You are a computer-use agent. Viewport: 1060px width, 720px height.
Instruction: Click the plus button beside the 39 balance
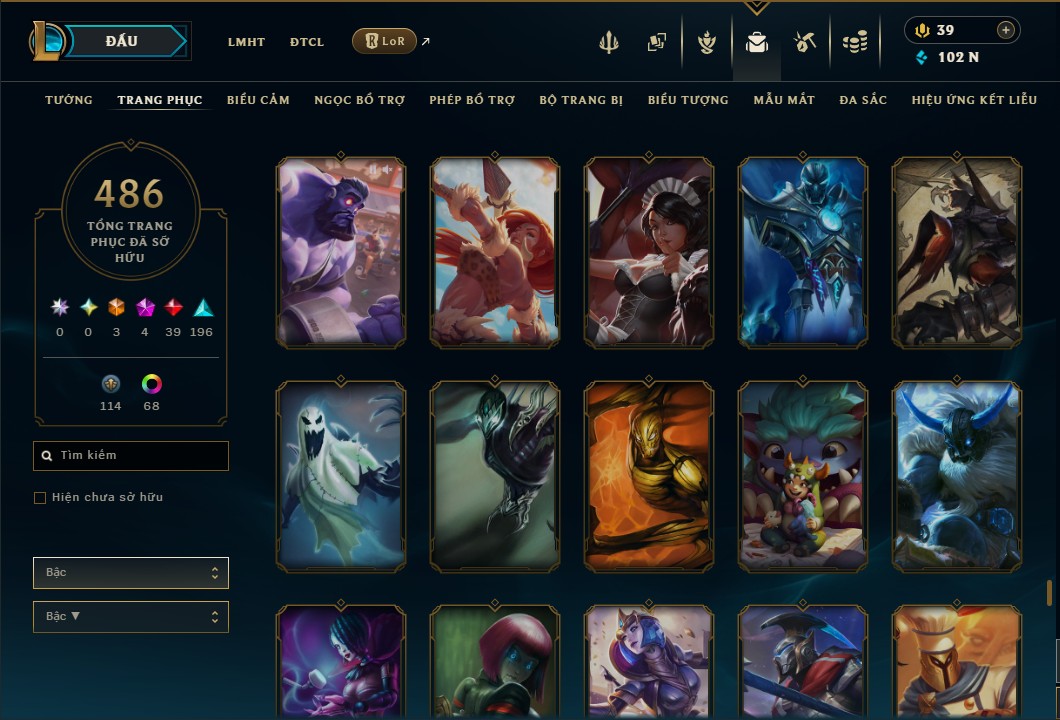point(1005,31)
